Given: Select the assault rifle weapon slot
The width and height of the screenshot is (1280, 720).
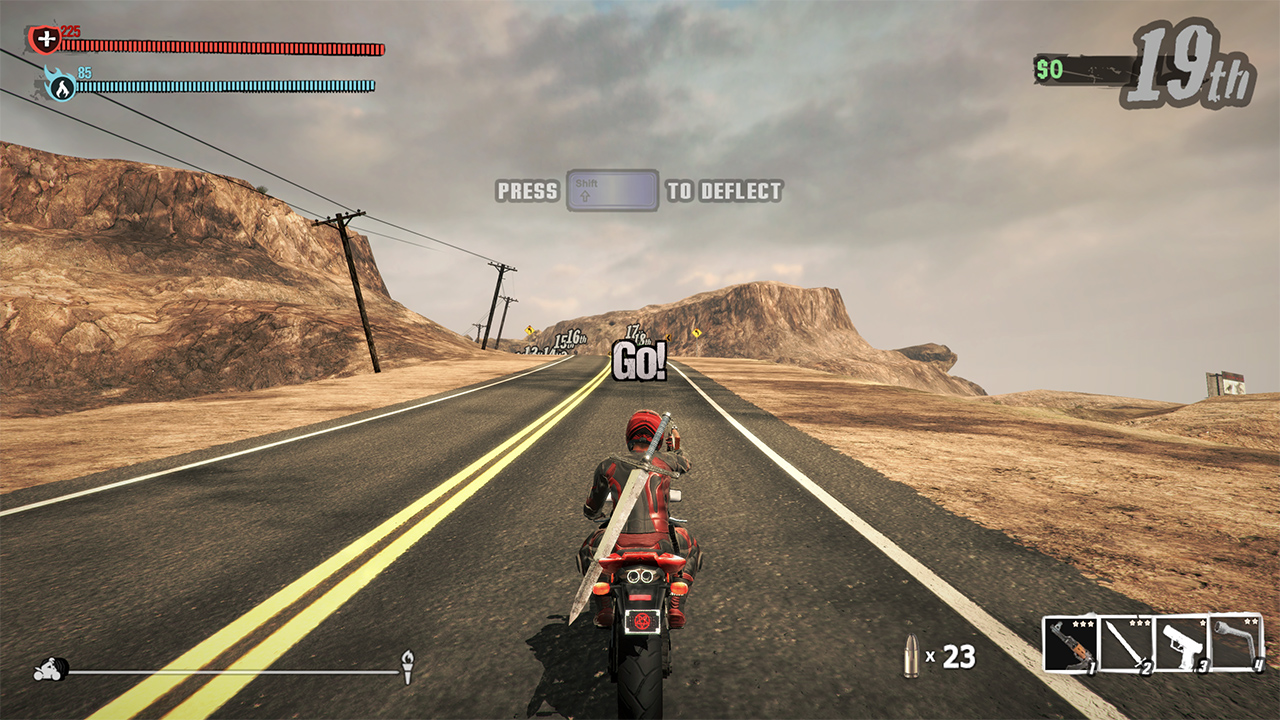Looking at the screenshot, I should pyautogui.click(x=1071, y=644).
